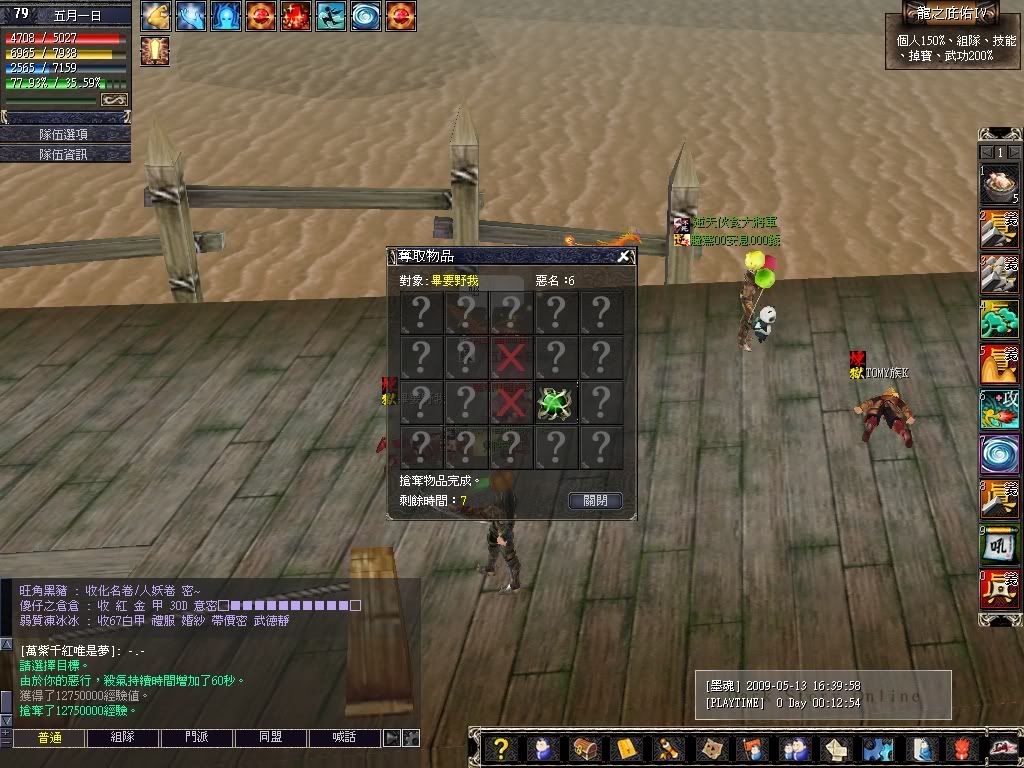
Task: Click the X on the loot window
Action: tap(623, 256)
